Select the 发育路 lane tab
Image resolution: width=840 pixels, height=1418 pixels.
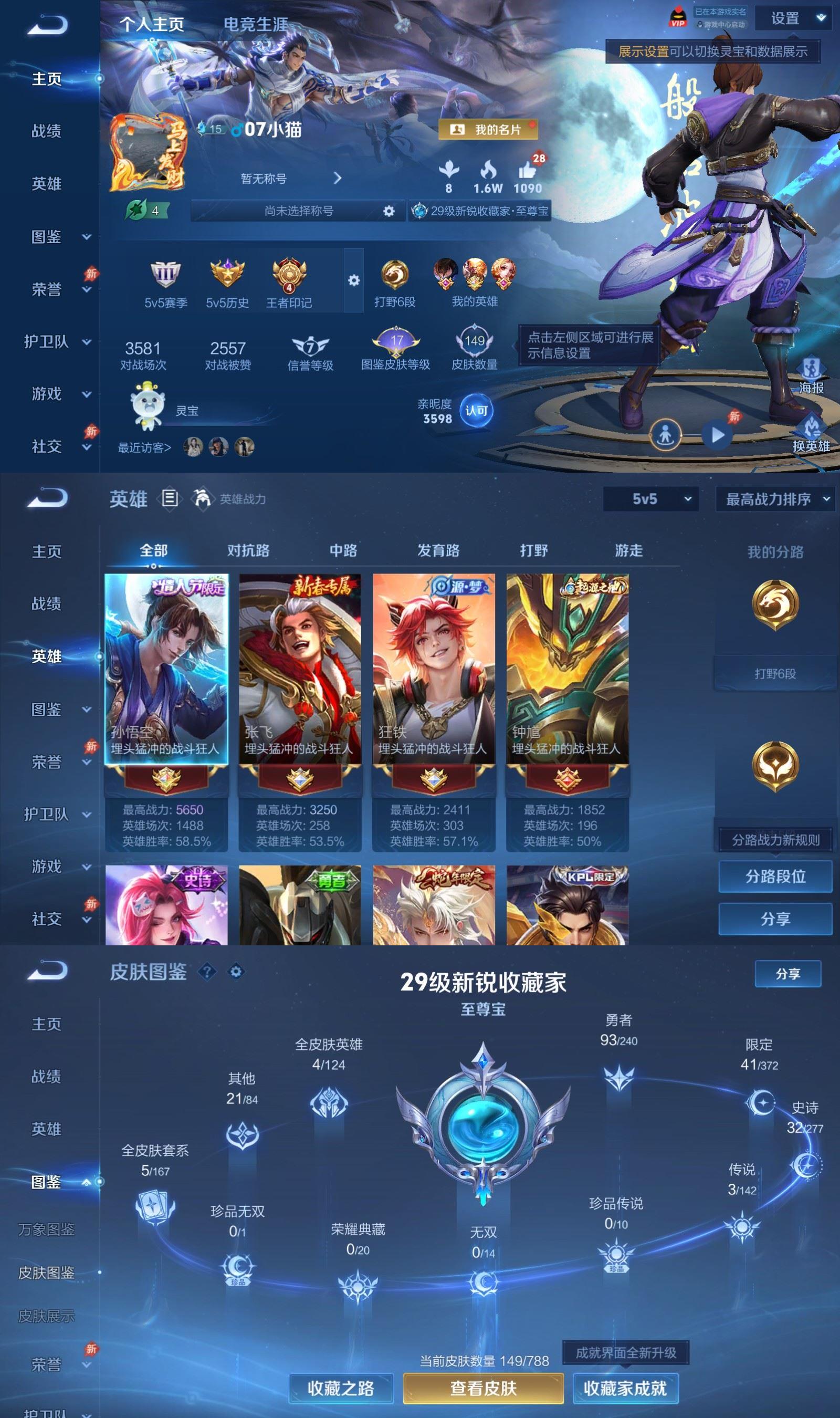pos(438,550)
